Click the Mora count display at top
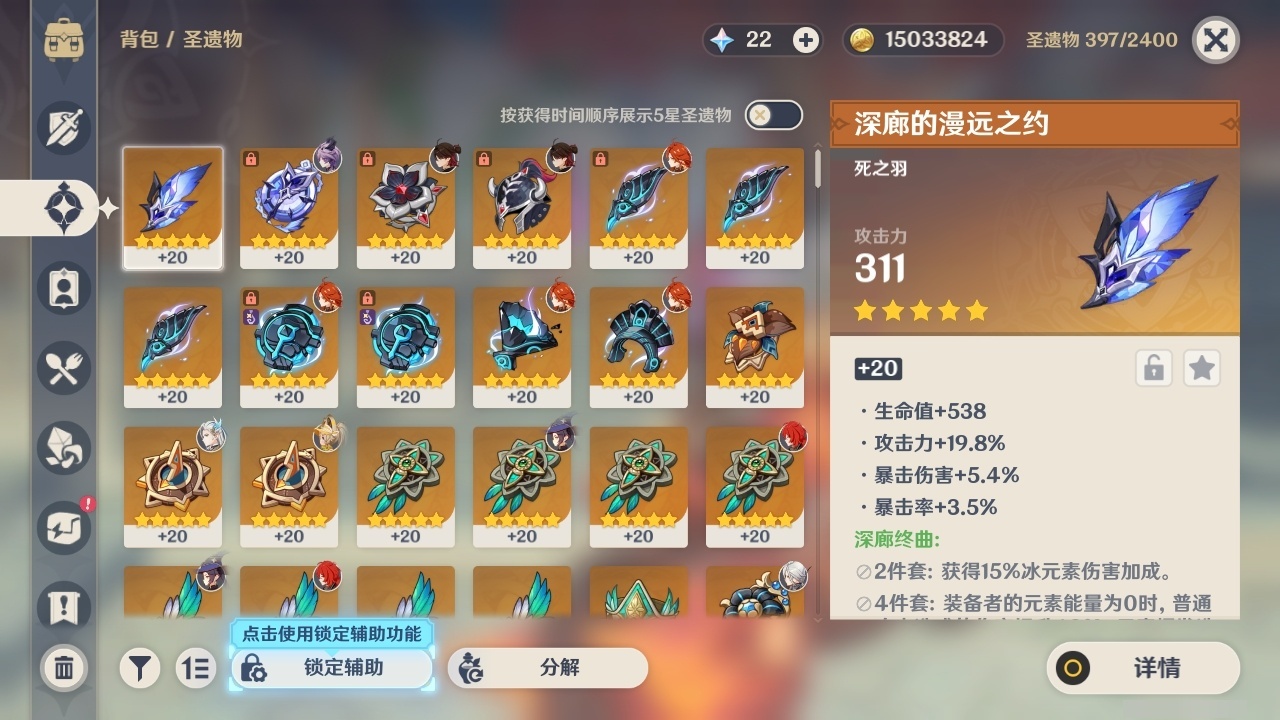The image size is (1280, 720). coord(920,40)
